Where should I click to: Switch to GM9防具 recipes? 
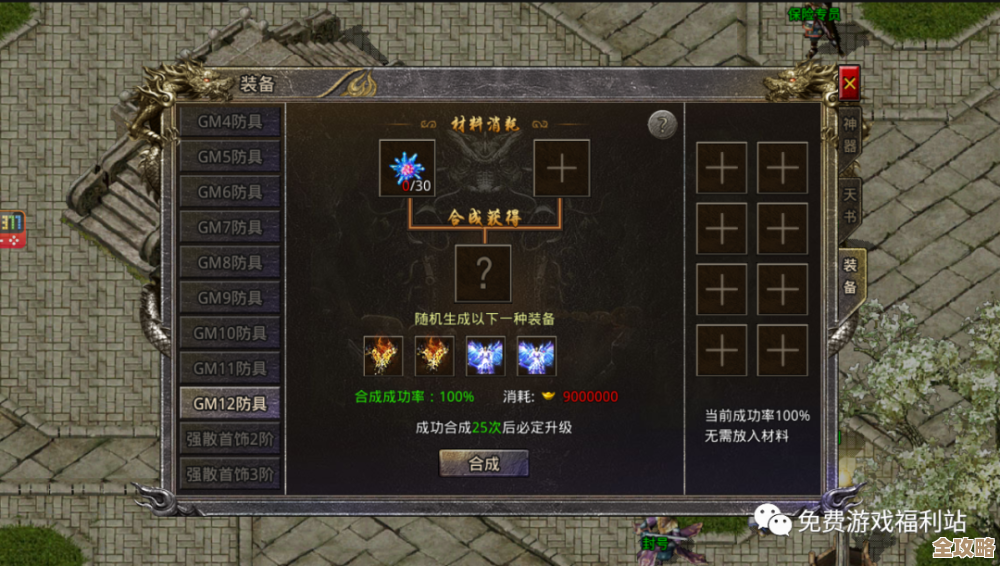(x=229, y=298)
